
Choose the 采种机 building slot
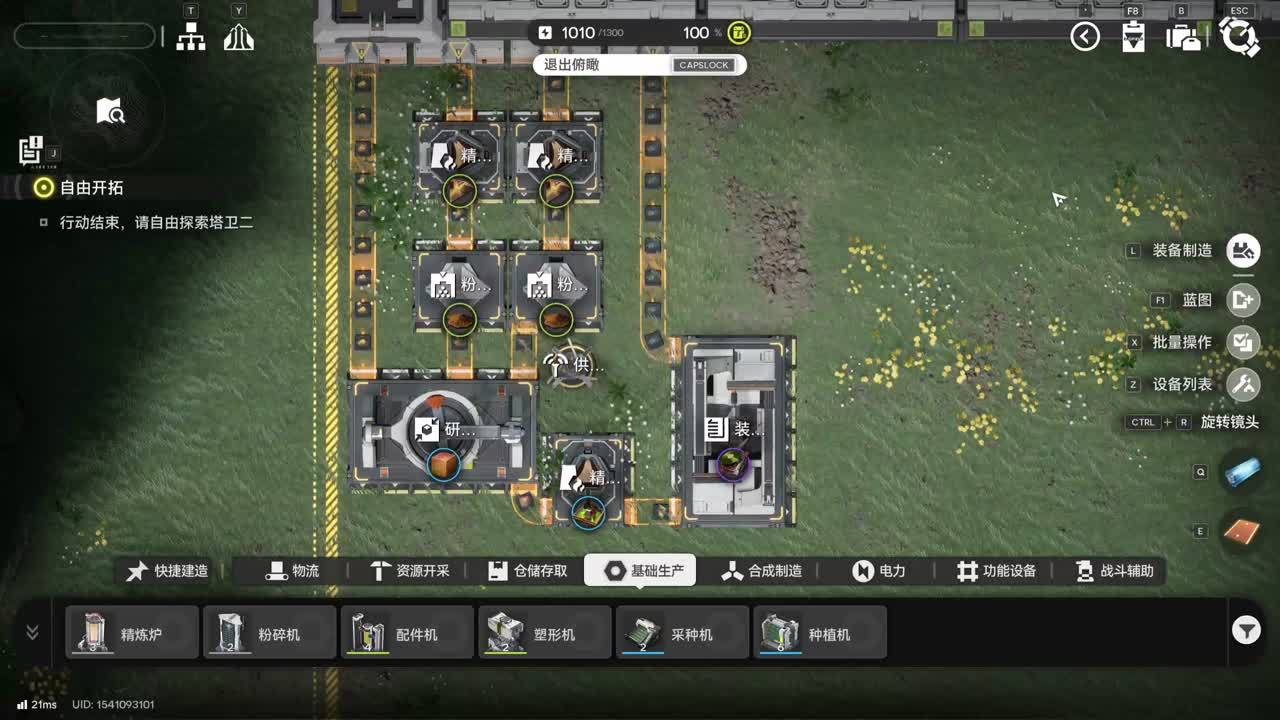682,633
